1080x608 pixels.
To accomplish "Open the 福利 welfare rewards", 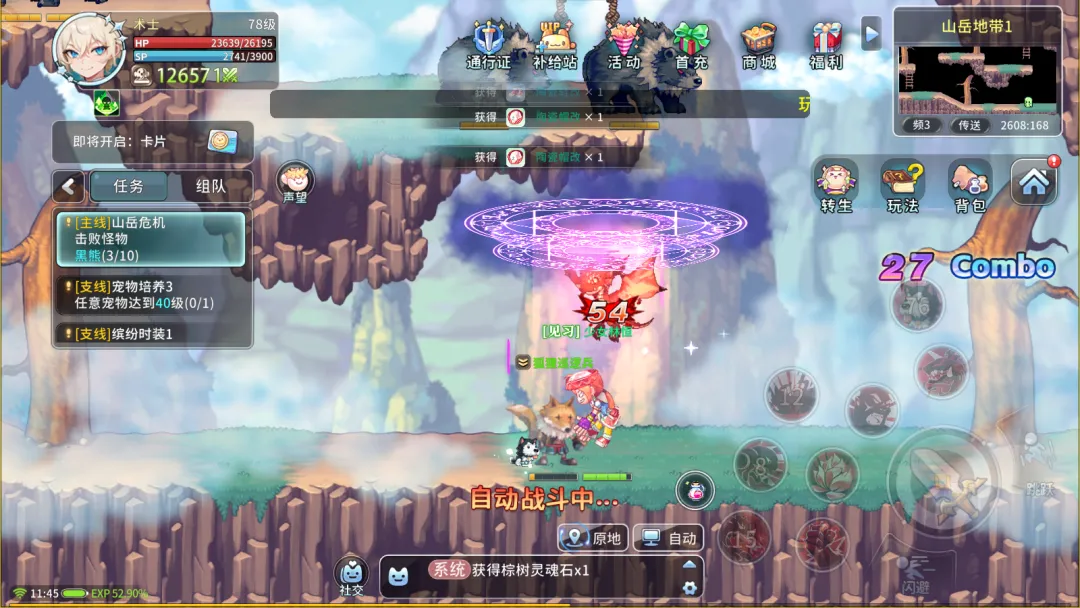I will (x=826, y=45).
